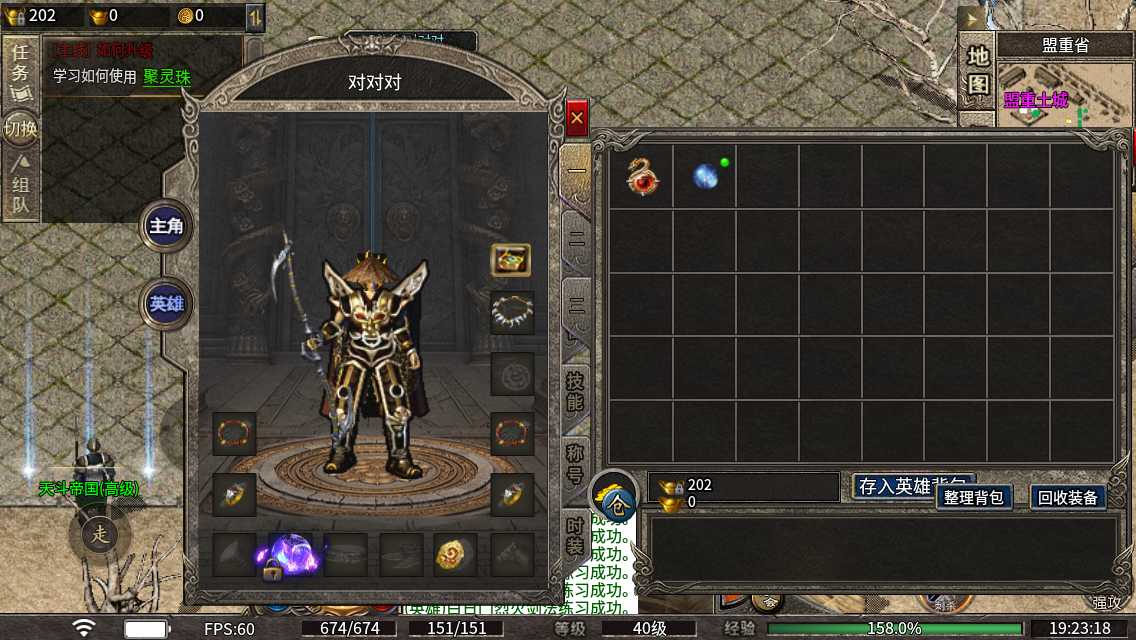
Task: Click the 切换 switch button
Action: pos(20,129)
